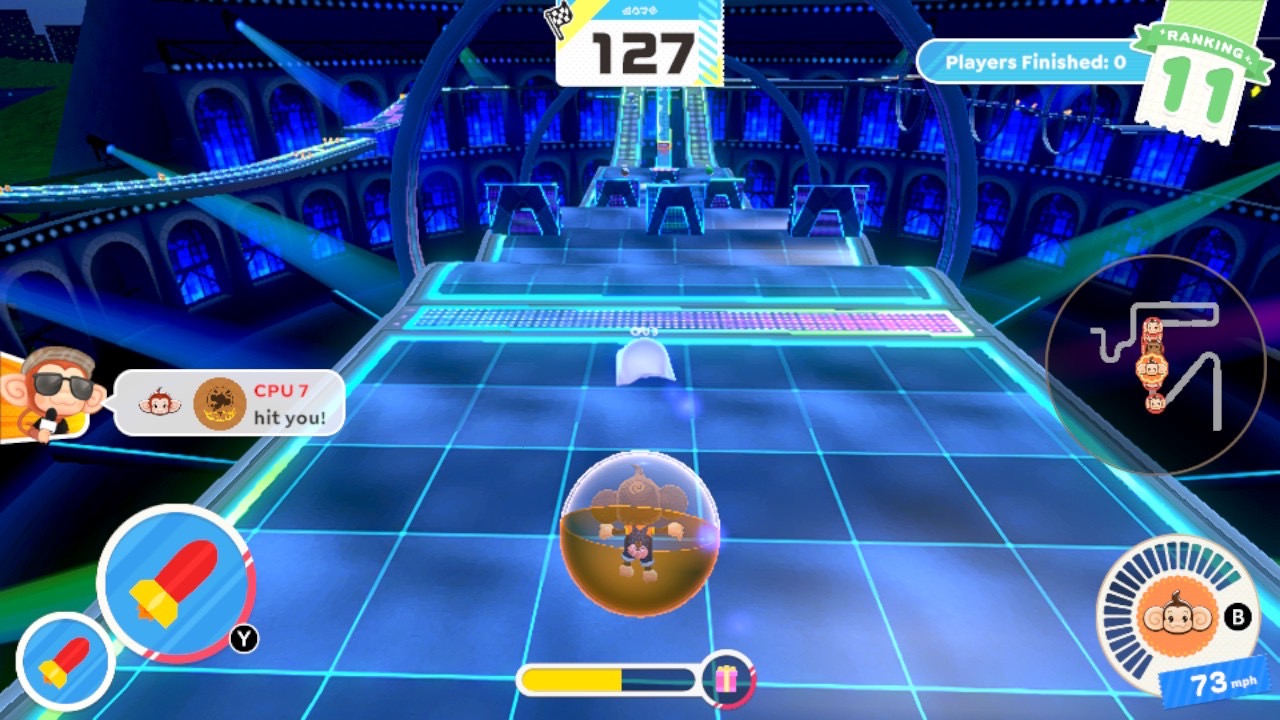Click the gift box item icon
Screen dimensions: 1280x720
click(x=727, y=680)
